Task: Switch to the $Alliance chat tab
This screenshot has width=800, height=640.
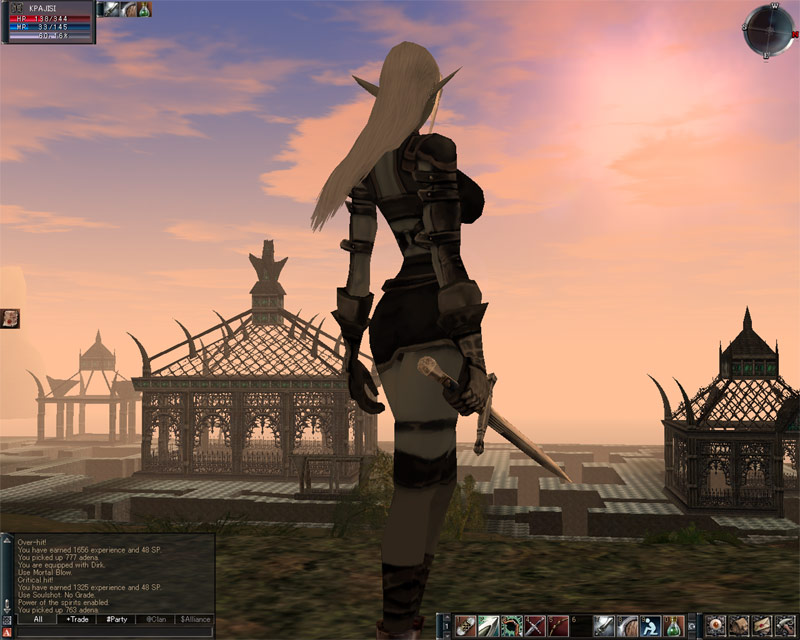Action: [195, 620]
